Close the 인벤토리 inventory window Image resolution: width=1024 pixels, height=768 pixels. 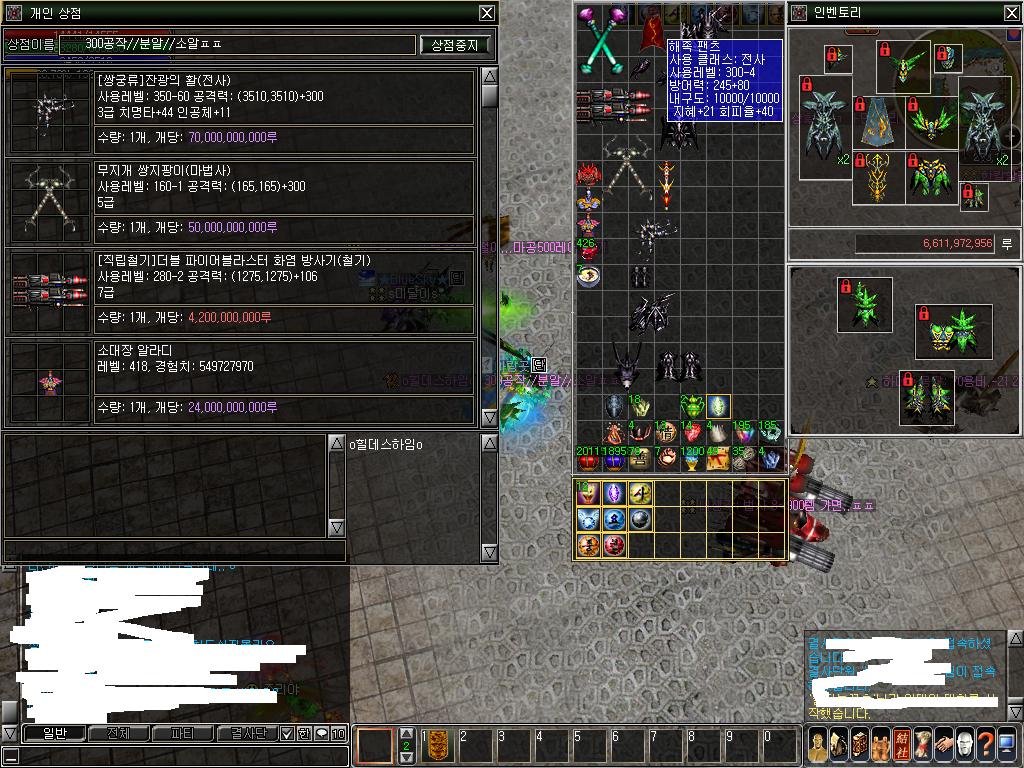[x=1011, y=13]
